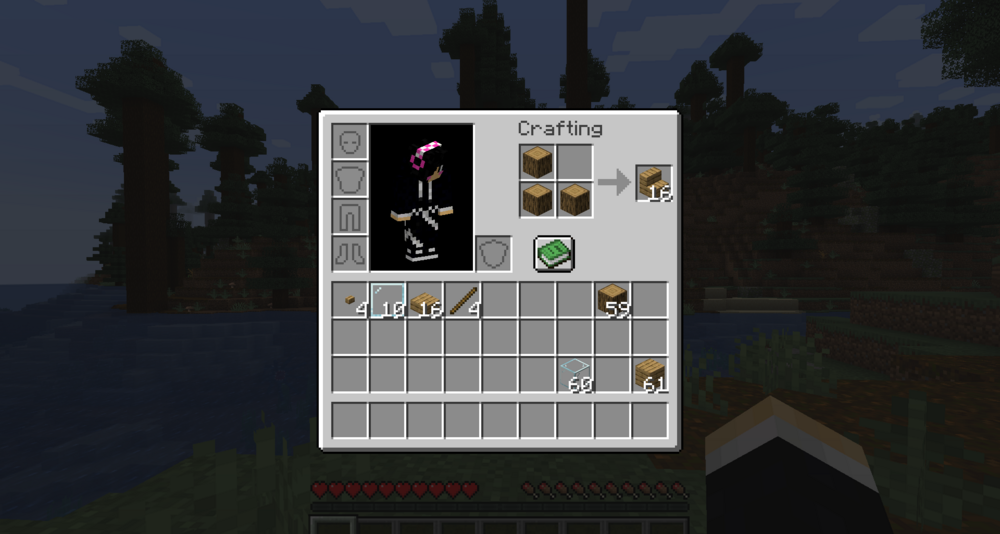Select the wooden button stack of 4

click(350, 300)
